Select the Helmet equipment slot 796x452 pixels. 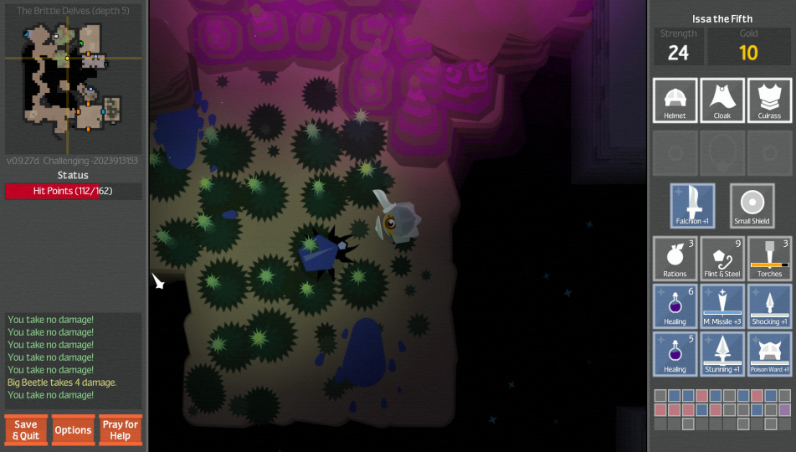tap(674, 101)
